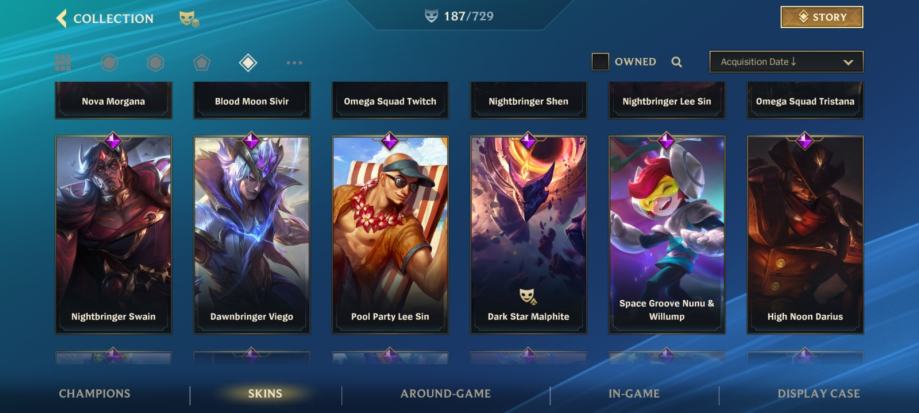
Task: Open the skin search magnifier
Action: pyautogui.click(x=677, y=62)
